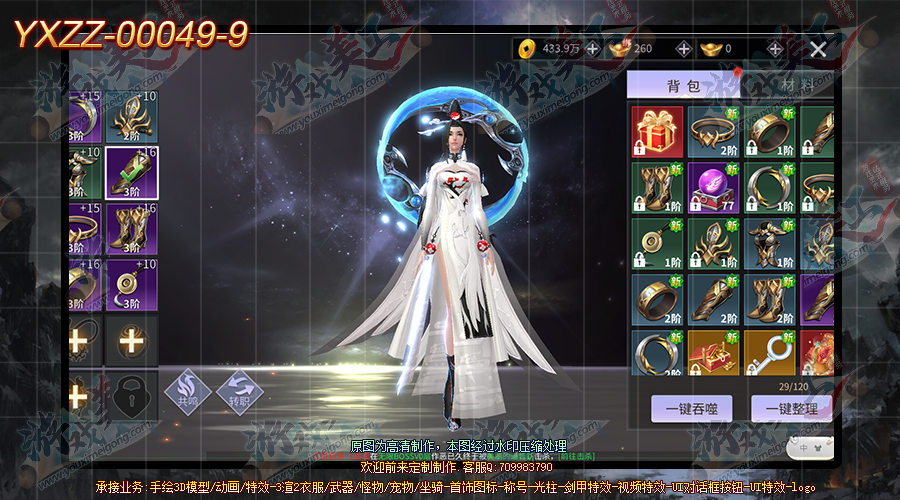Image resolution: width=900 pixels, height=500 pixels.
Task: Select the red gift box item
Action: coord(658,132)
